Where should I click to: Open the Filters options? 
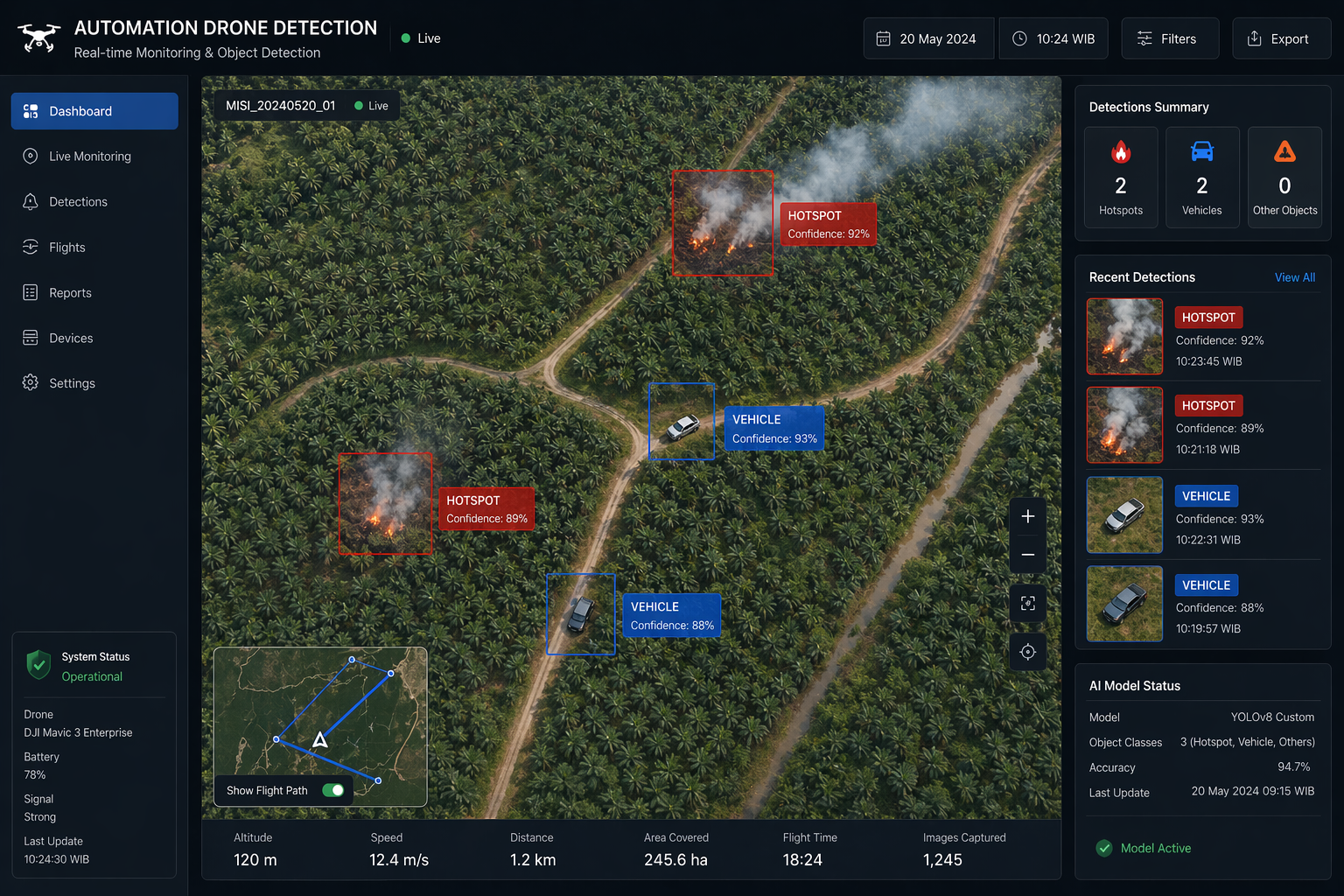1170,38
